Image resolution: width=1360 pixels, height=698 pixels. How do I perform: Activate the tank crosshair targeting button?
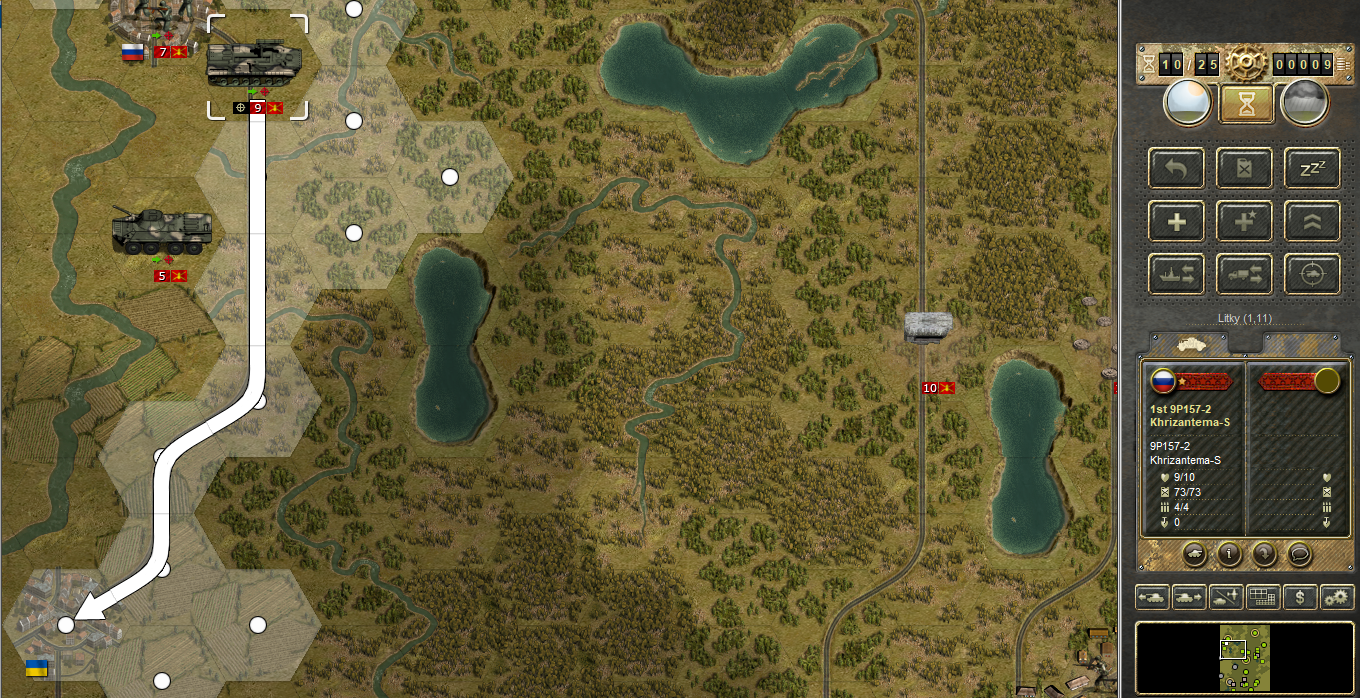coord(1312,274)
